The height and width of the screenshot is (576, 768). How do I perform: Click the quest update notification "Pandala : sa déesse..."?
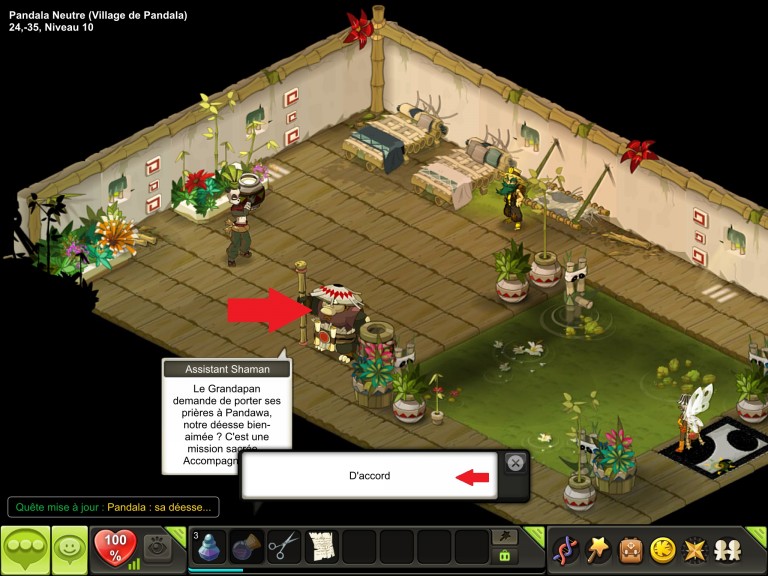pos(158,507)
